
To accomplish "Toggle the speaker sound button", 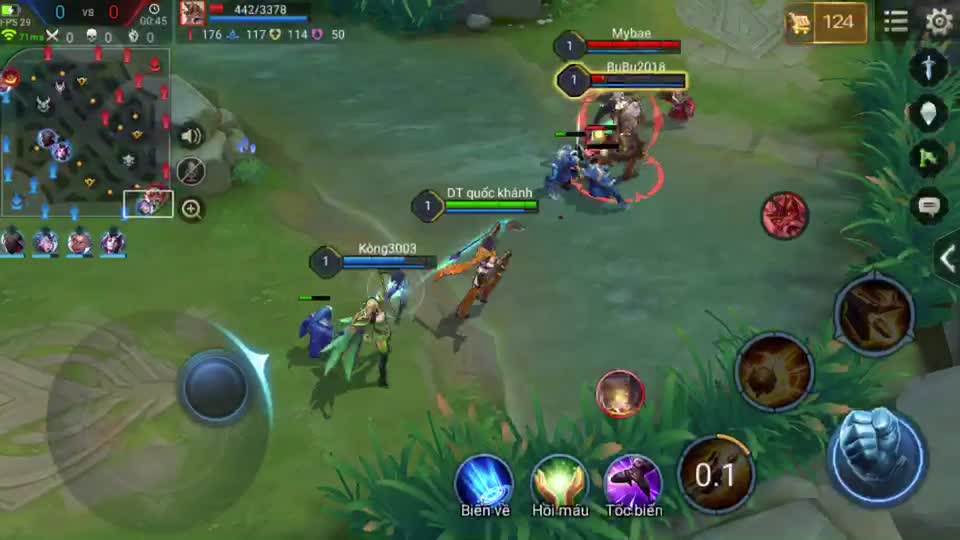I will (x=190, y=136).
